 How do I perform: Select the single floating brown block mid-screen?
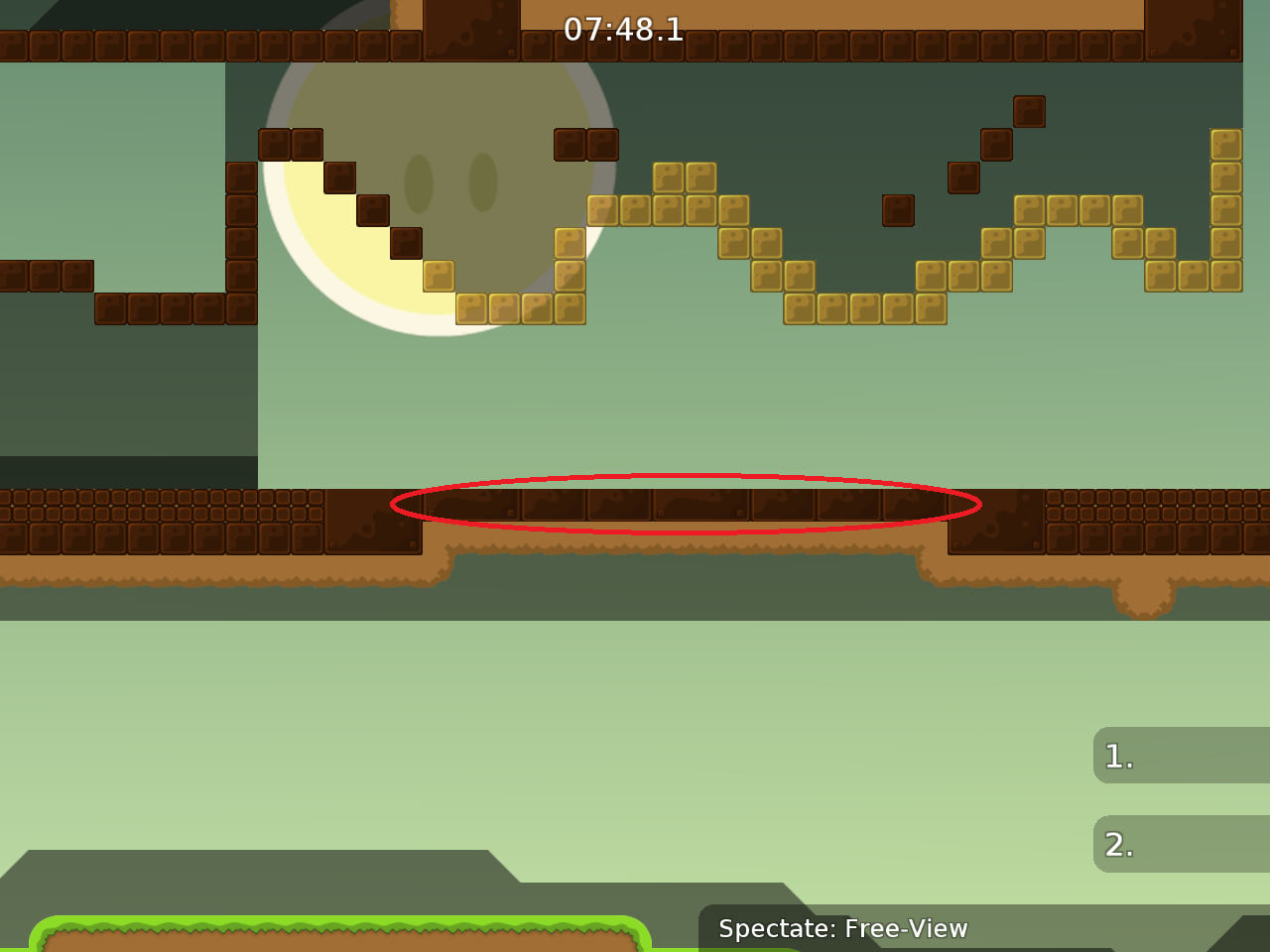[x=899, y=209]
